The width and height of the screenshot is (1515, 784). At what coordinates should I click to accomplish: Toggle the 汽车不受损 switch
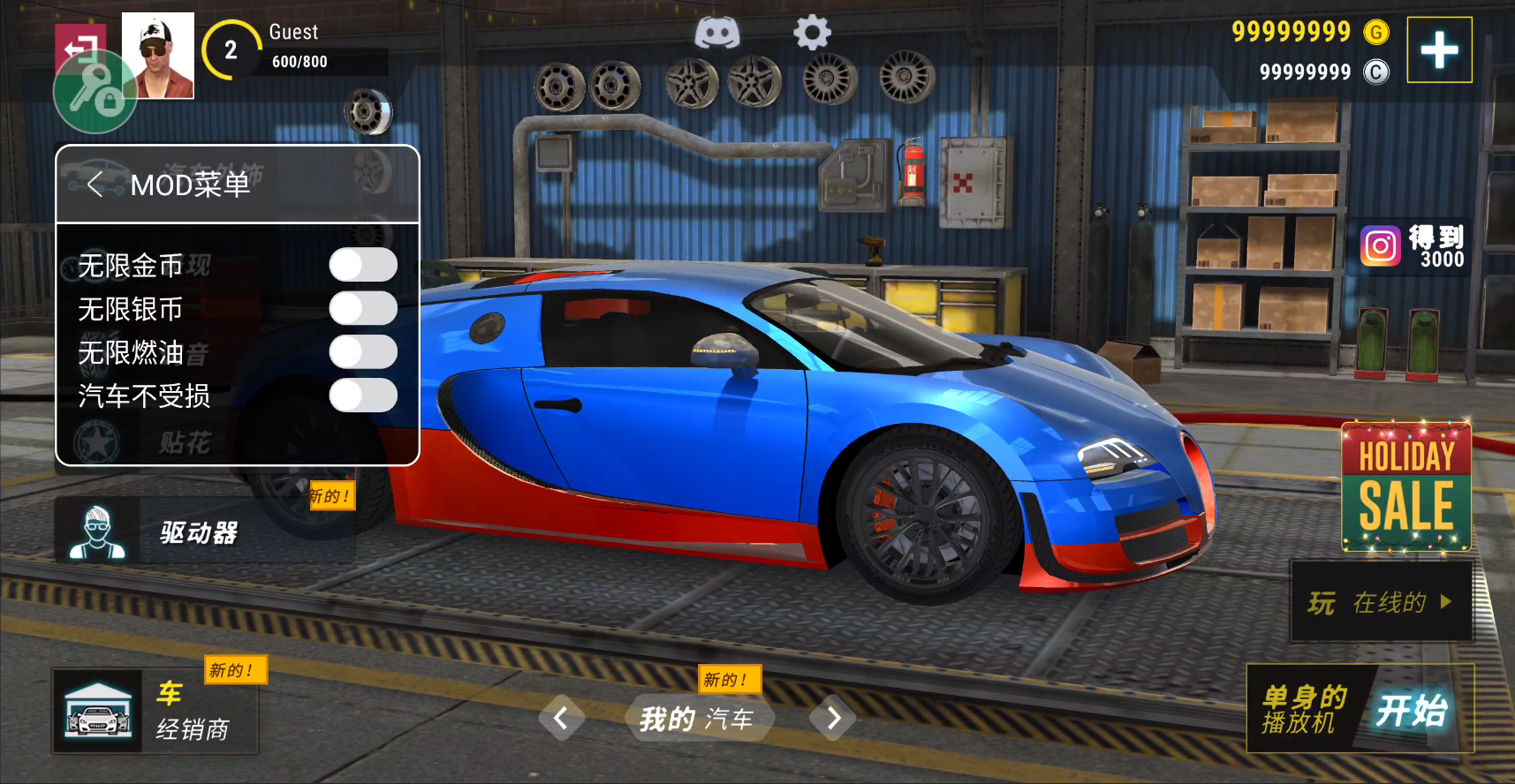tap(363, 396)
